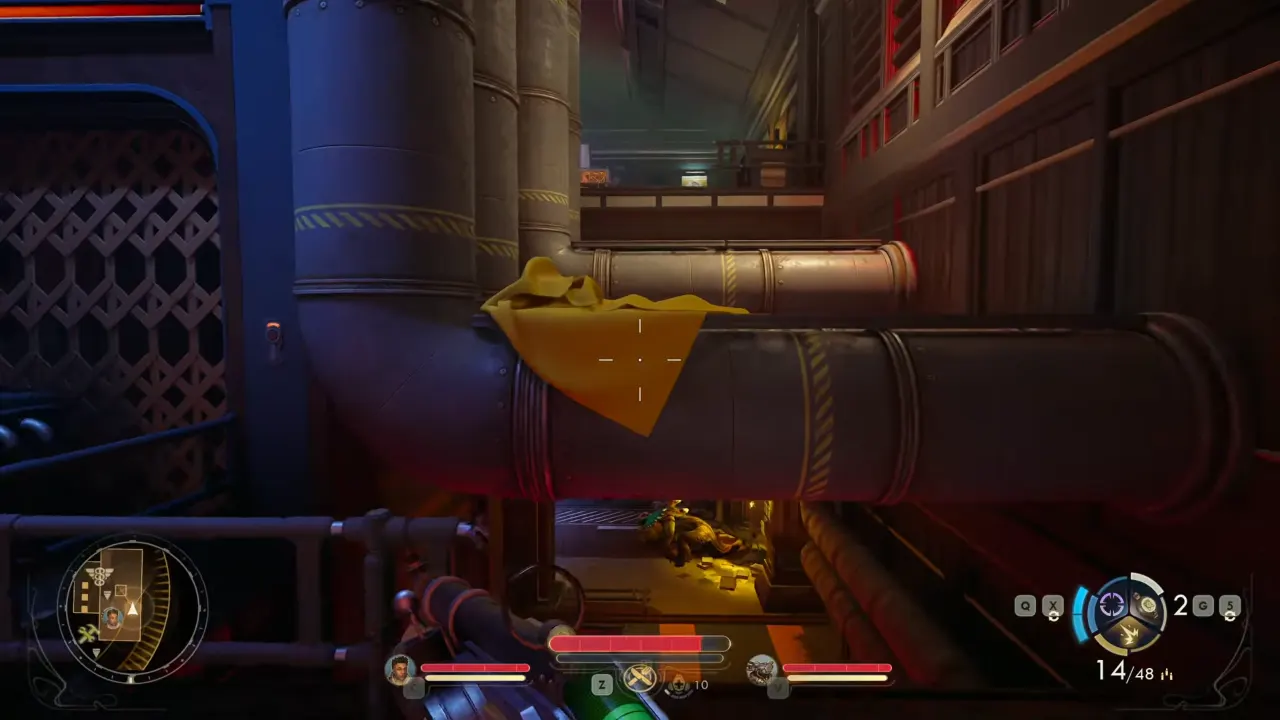
Task: Toggle the recharge indicator under the X key prompt
Action: click(1054, 617)
